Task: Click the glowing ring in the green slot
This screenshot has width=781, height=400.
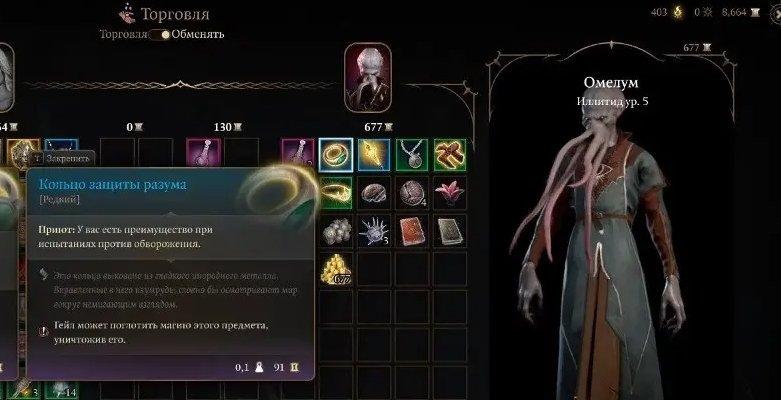Action: 336,192
